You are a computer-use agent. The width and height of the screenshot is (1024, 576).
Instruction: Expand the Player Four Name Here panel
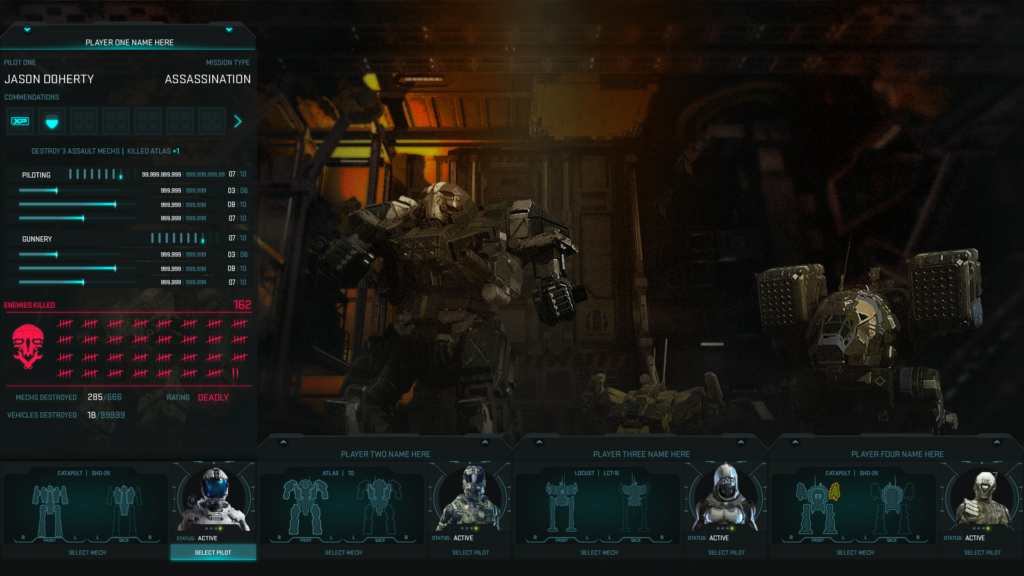coord(795,441)
